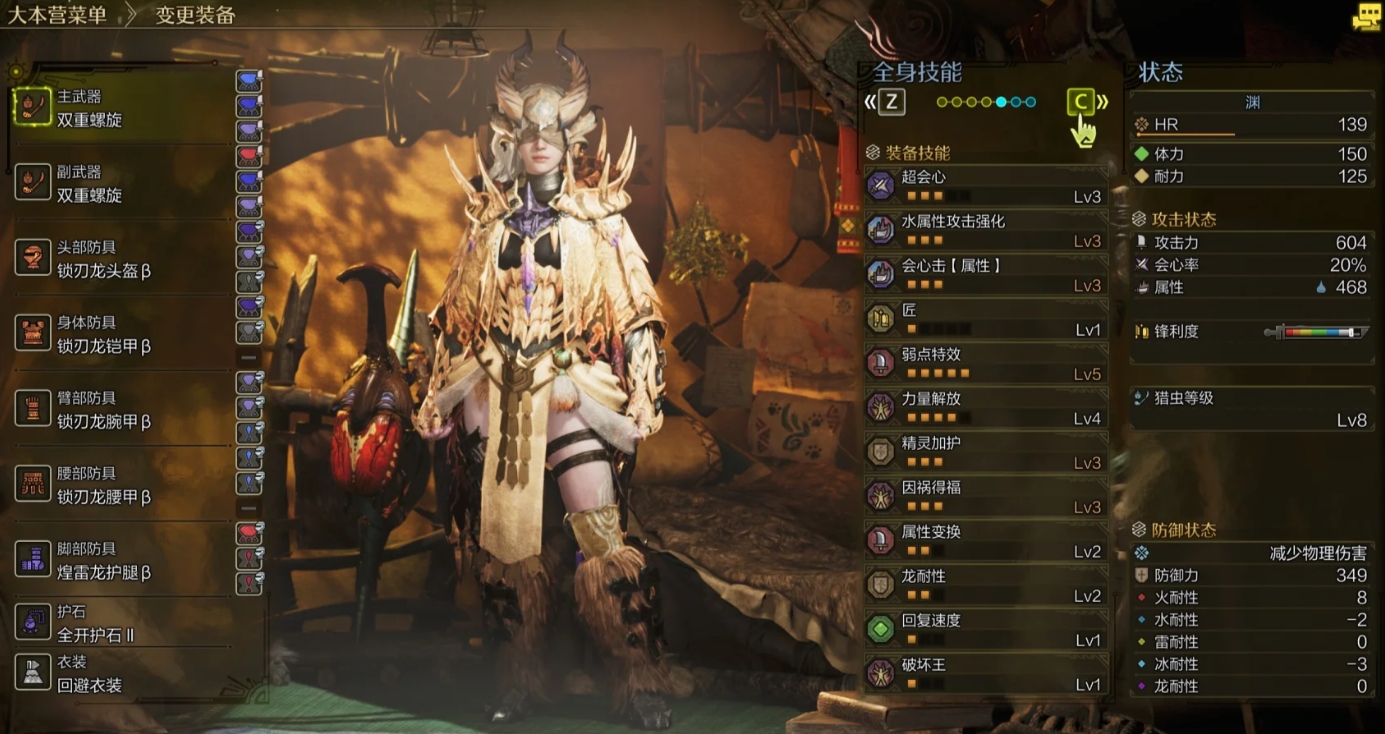
Task: Select the 弱点特效 skill entry
Action: 986,363
